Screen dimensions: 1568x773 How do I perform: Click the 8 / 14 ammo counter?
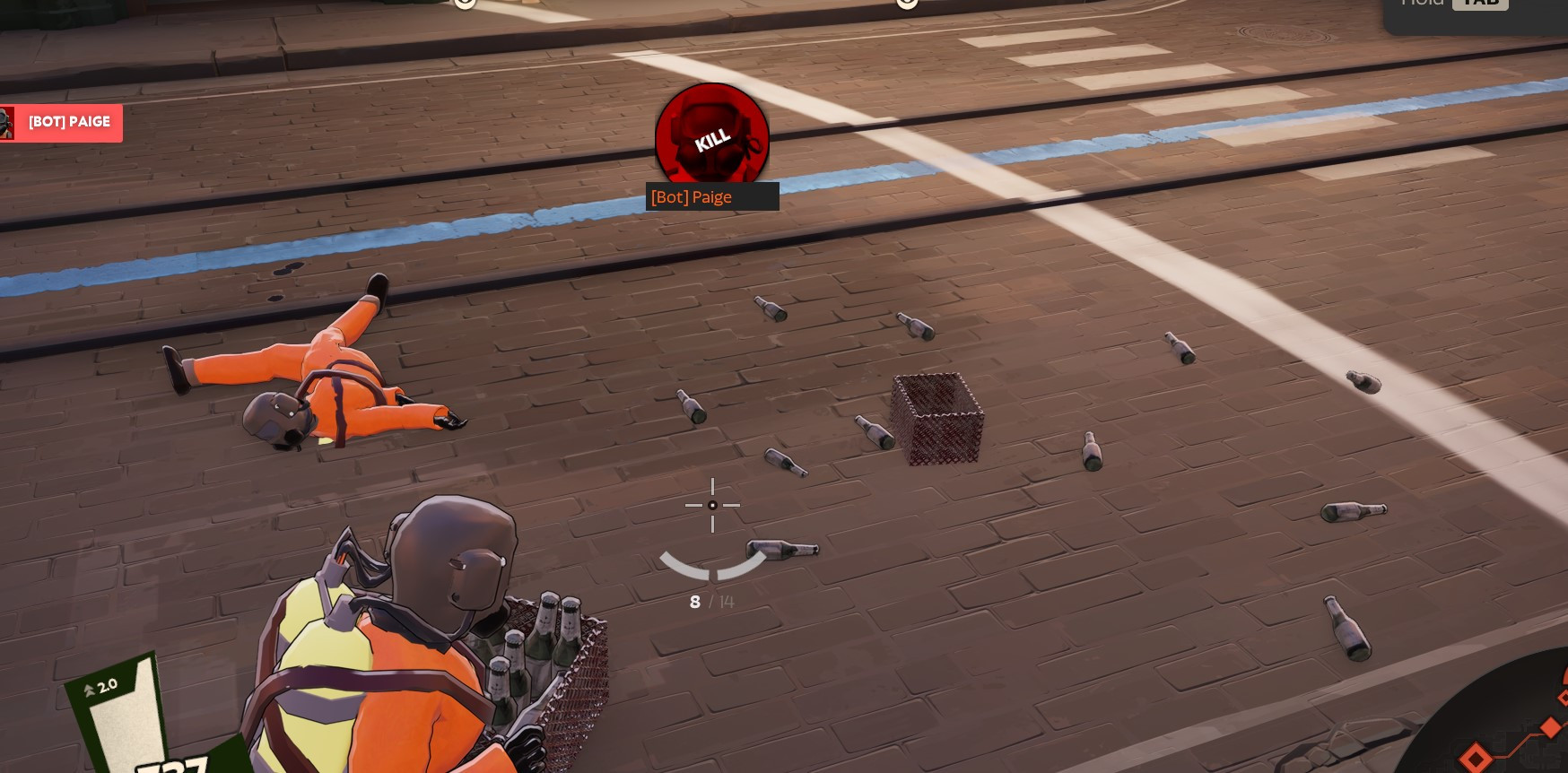click(x=711, y=602)
